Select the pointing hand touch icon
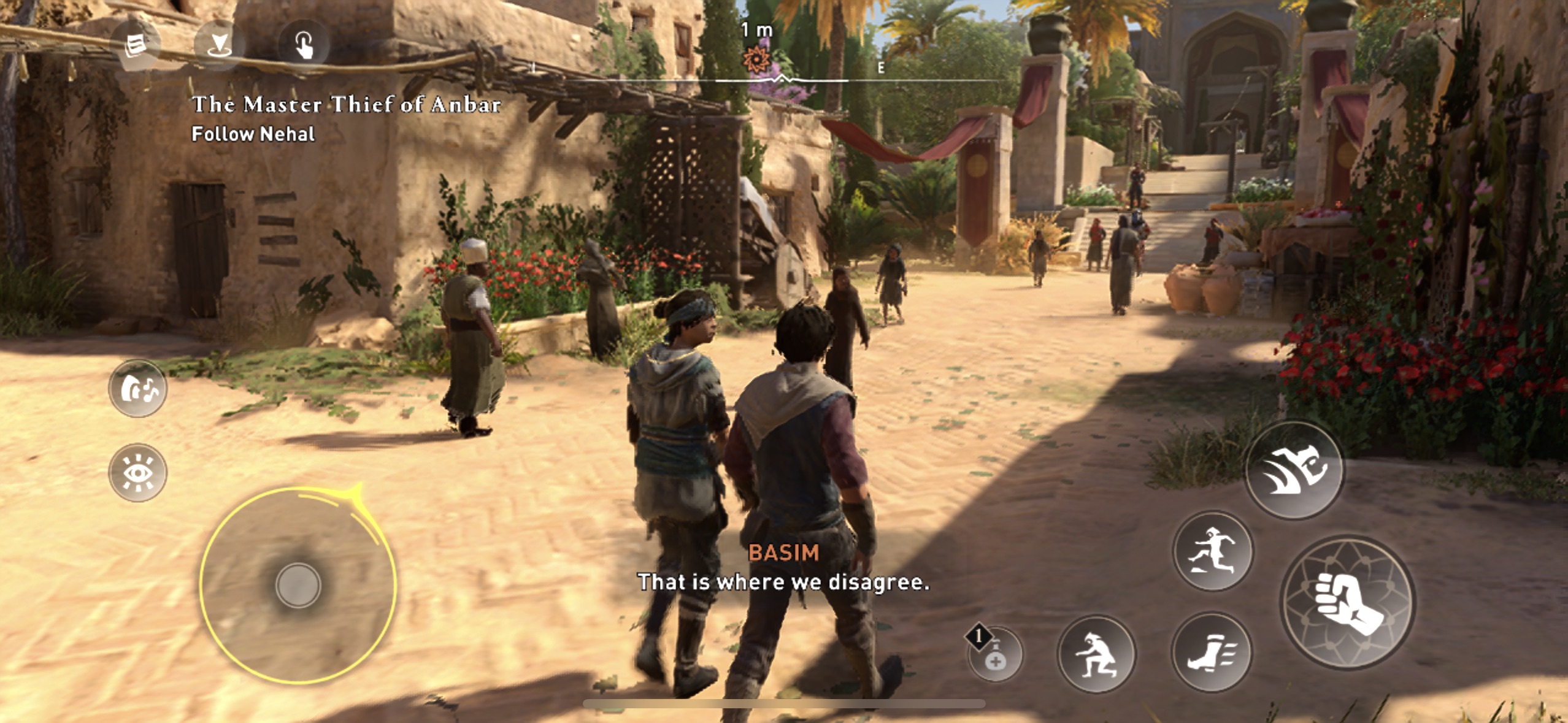The width and height of the screenshot is (1568, 723). coord(304,45)
